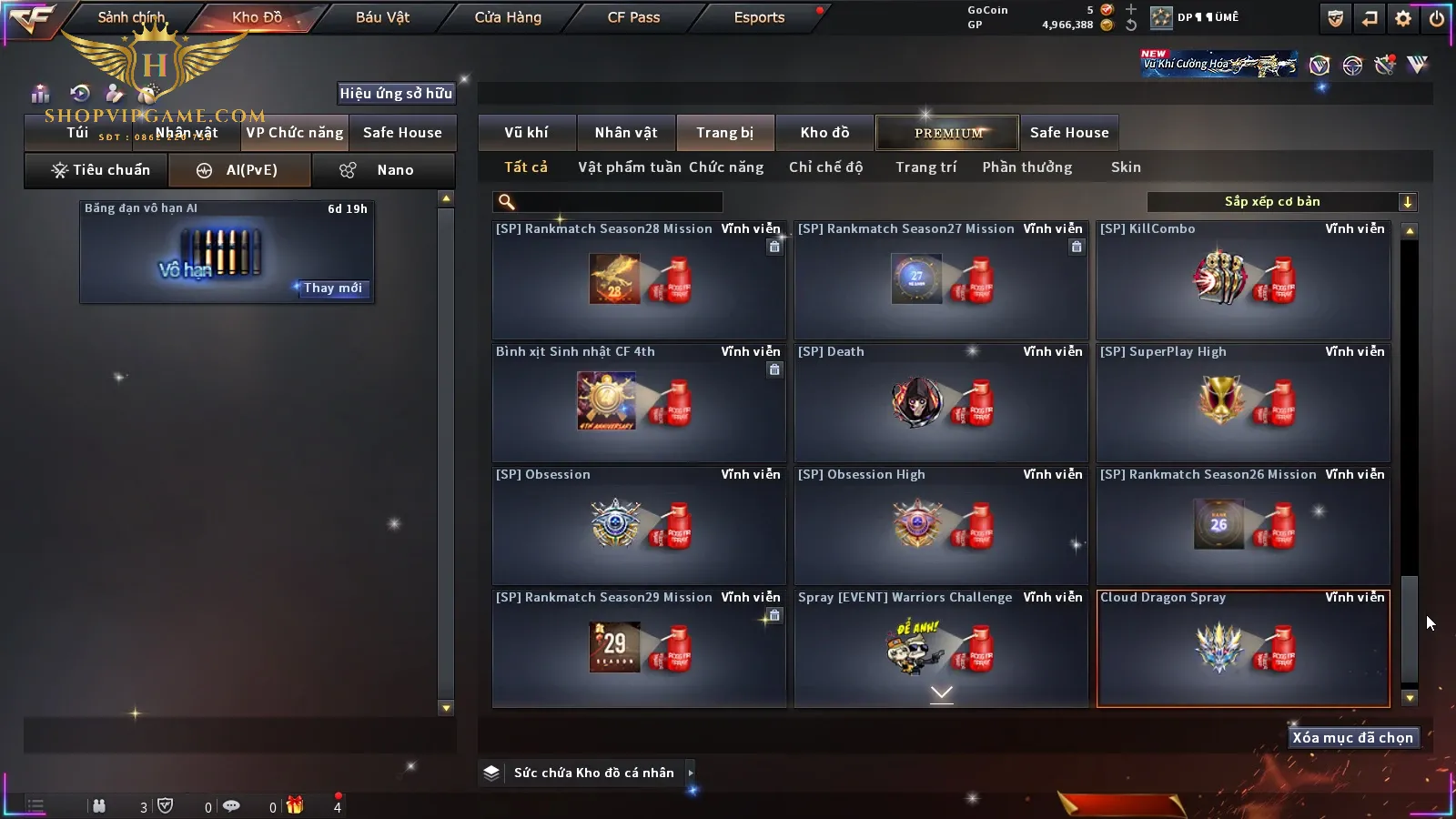Screen dimensions: 1456x819
Task: Choose the Skin filter
Action: [x=1126, y=167]
